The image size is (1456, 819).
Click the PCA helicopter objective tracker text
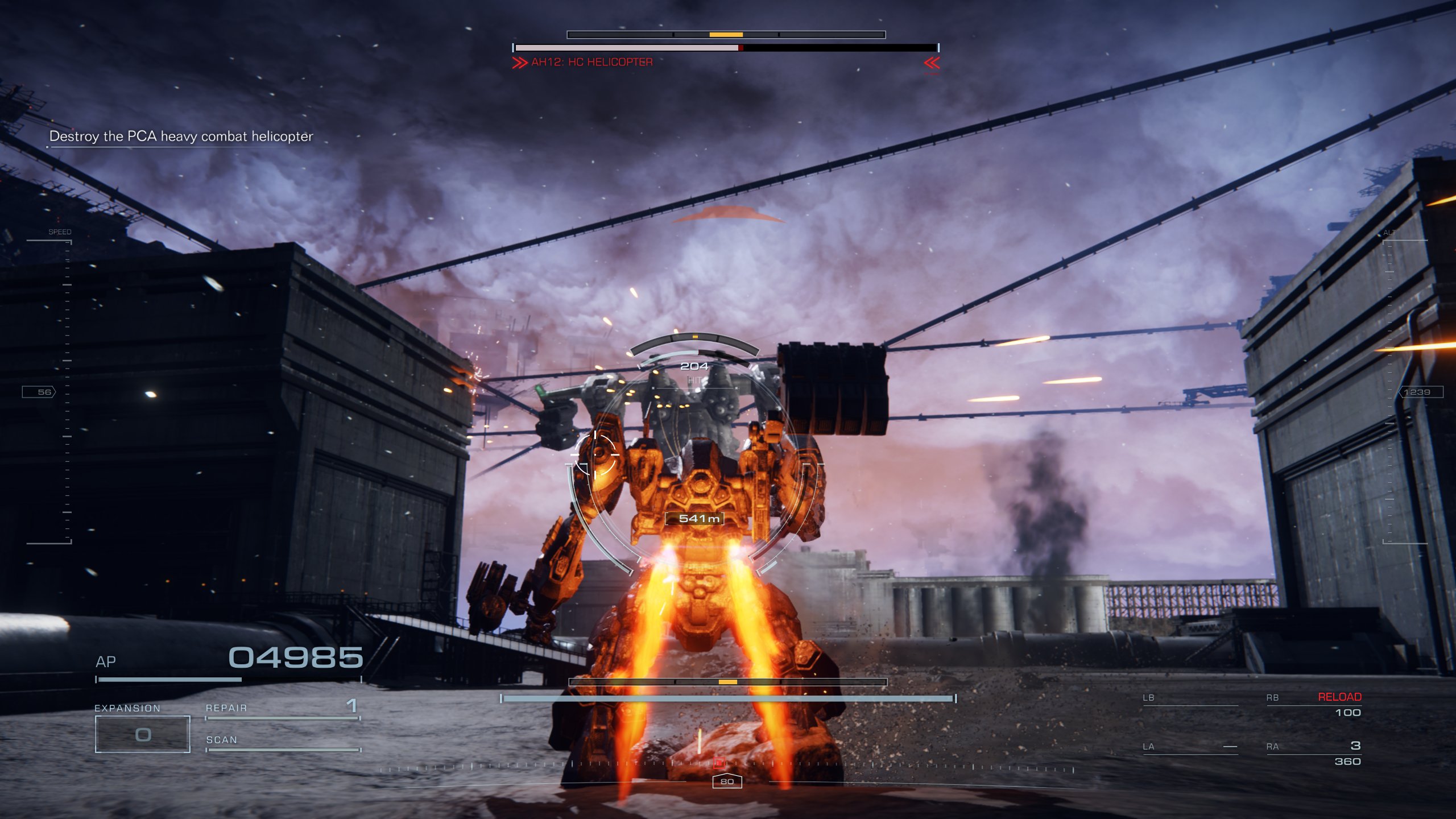[x=181, y=136]
